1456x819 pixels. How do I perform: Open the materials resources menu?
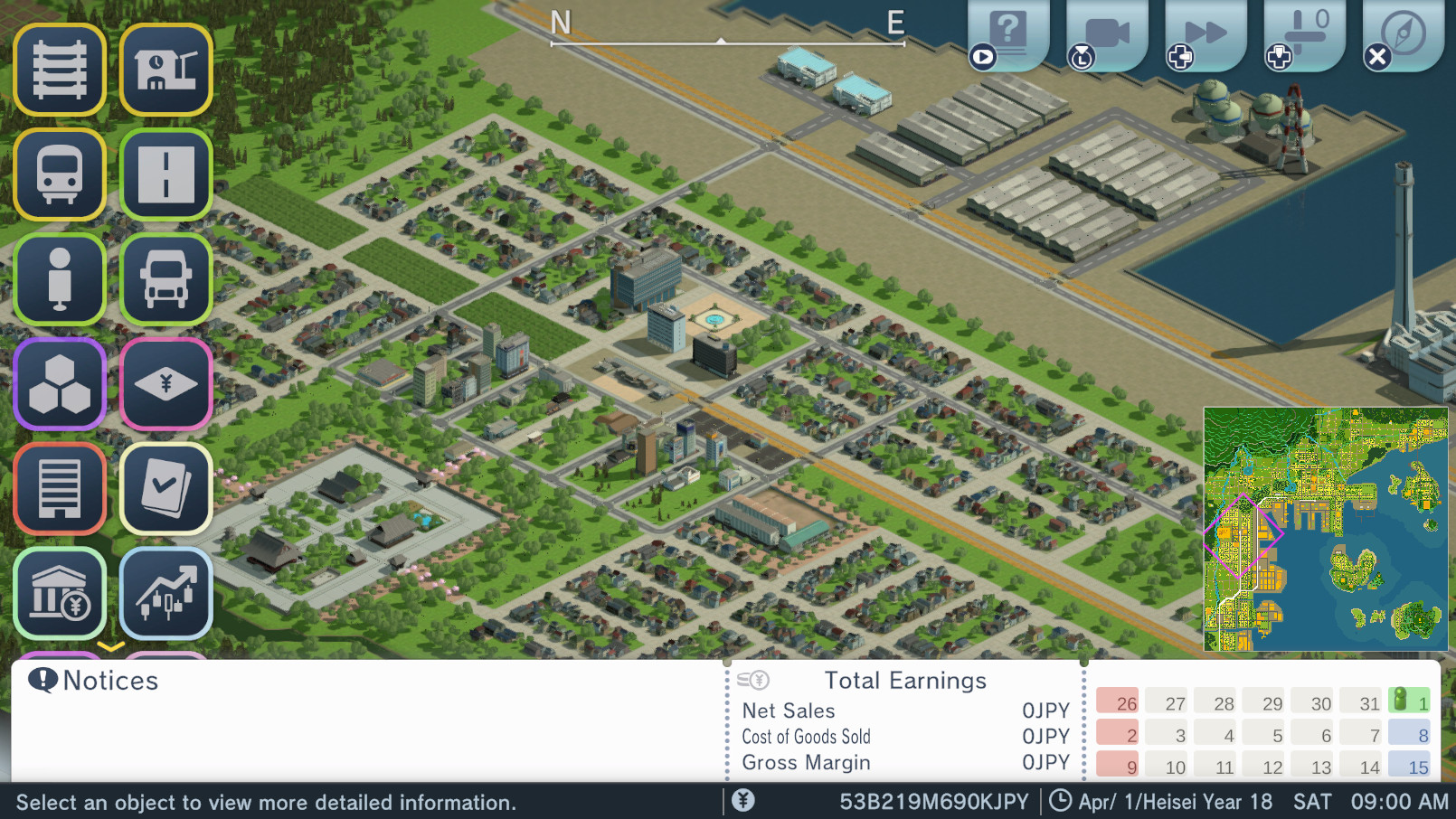click(x=60, y=383)
